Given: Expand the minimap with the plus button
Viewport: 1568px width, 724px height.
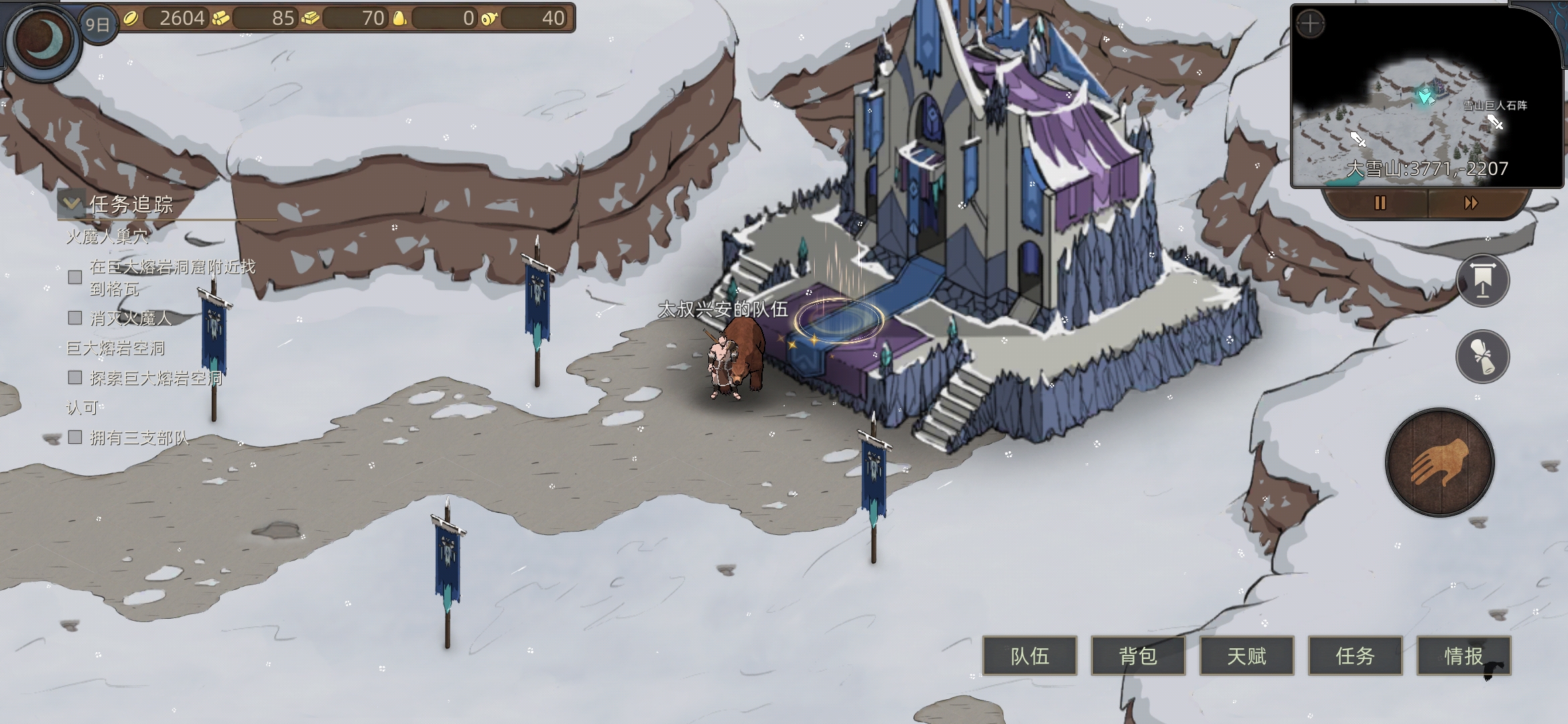Looking at the screenshot, I should [1310, 25].
